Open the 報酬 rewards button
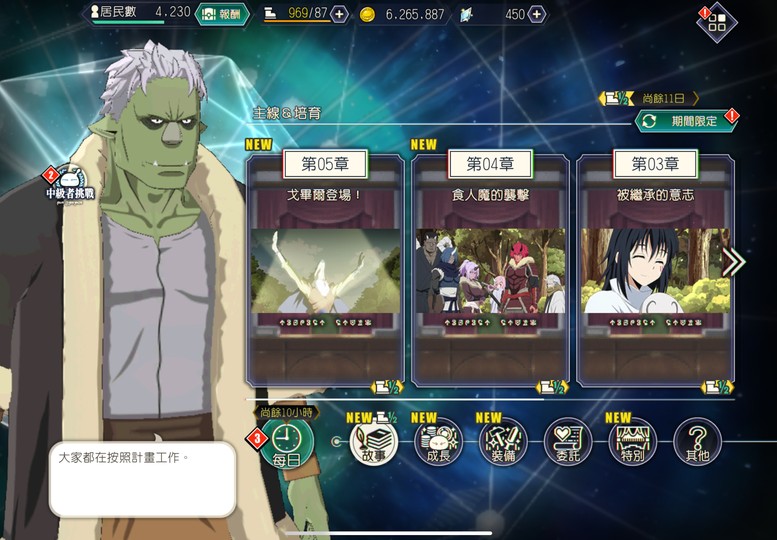This screenshot has height=540, width=777. pyautogui.click(x=221, y=14)
